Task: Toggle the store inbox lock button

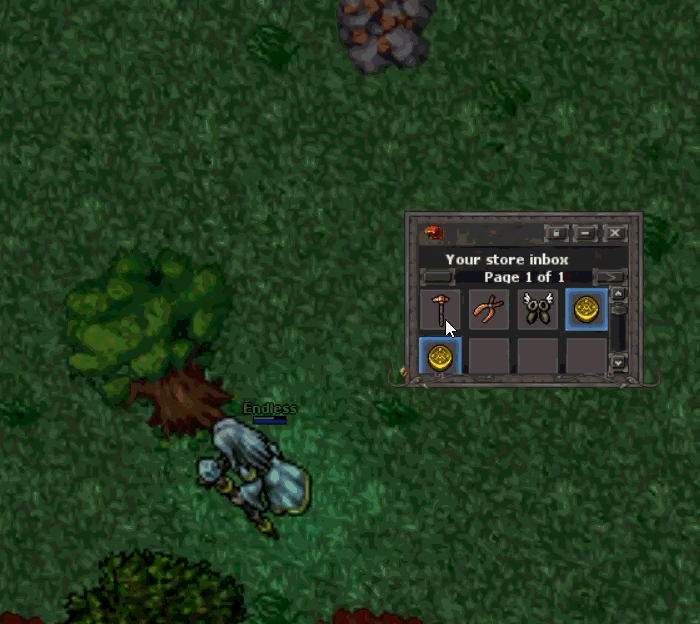Action: [x=557, y=233]
